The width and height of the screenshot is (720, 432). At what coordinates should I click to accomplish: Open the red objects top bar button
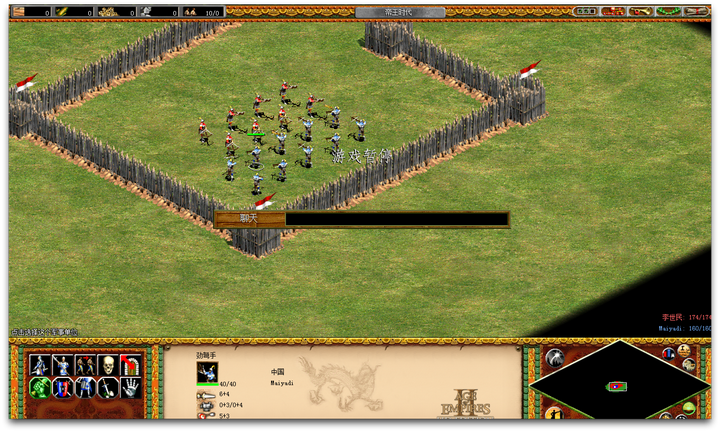click(x=613, y=11)
